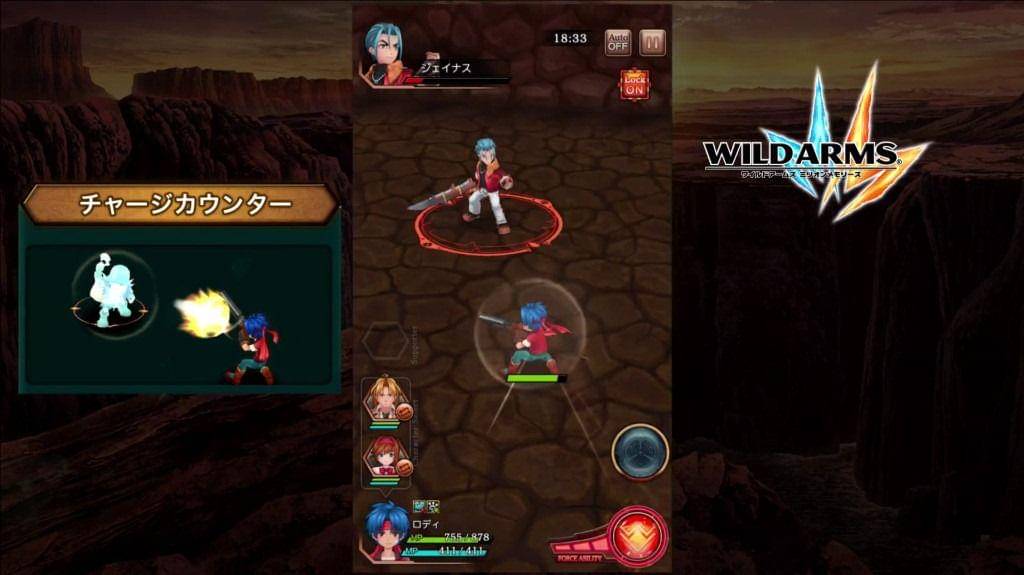Activate the red Force Ability button
1024x575 pixels.
(637, 536)
